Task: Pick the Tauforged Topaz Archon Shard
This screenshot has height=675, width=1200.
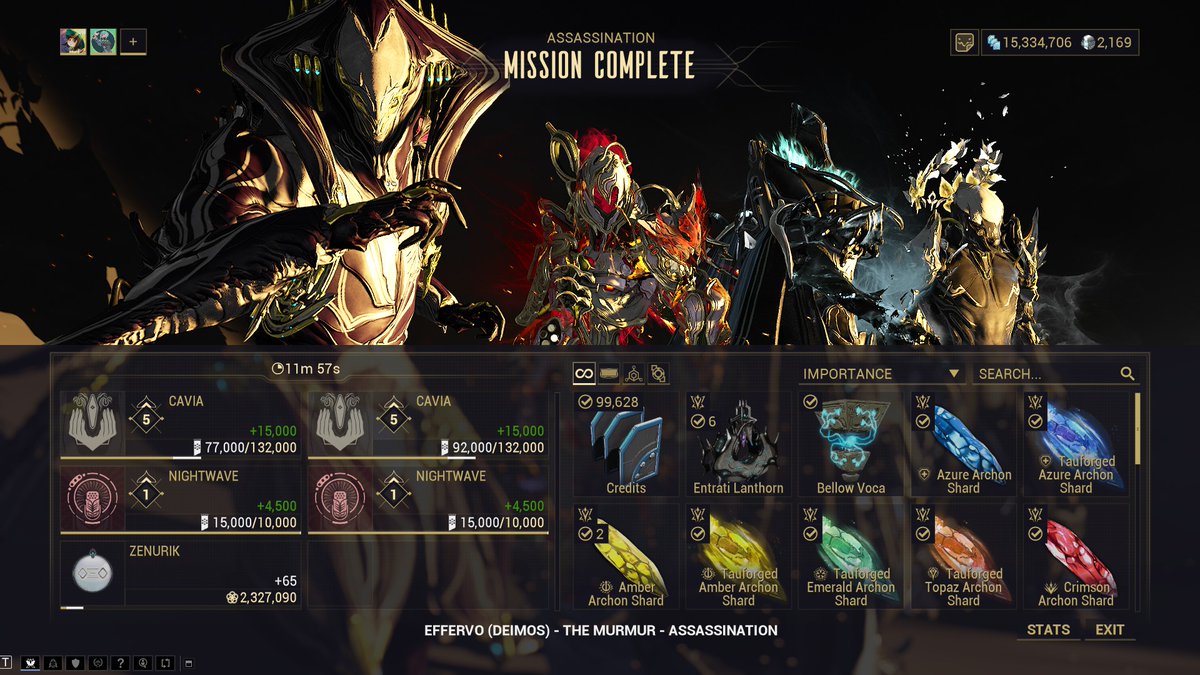Action: click(963, 557)
